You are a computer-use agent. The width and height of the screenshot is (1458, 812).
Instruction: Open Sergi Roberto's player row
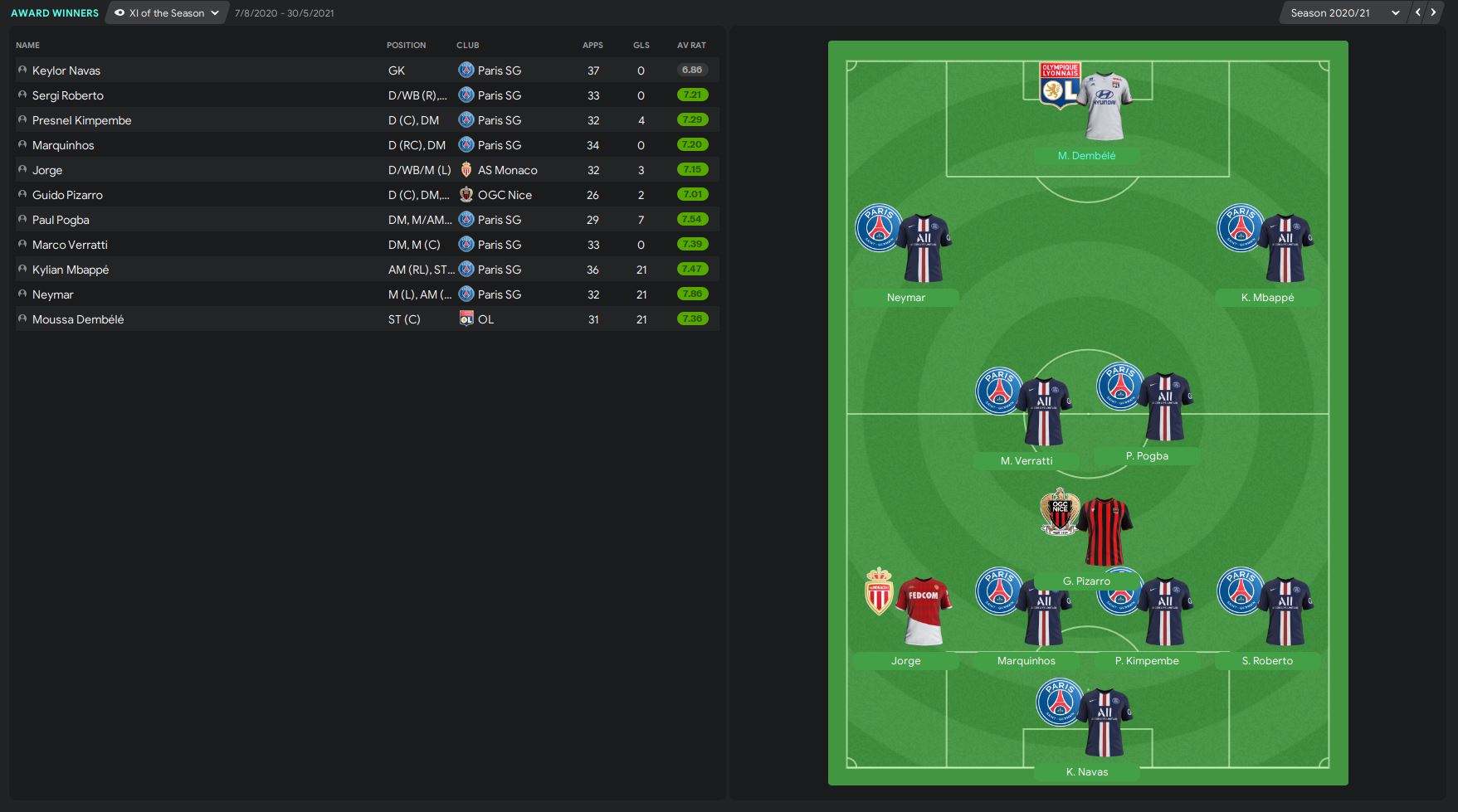[x=68, y=95]
